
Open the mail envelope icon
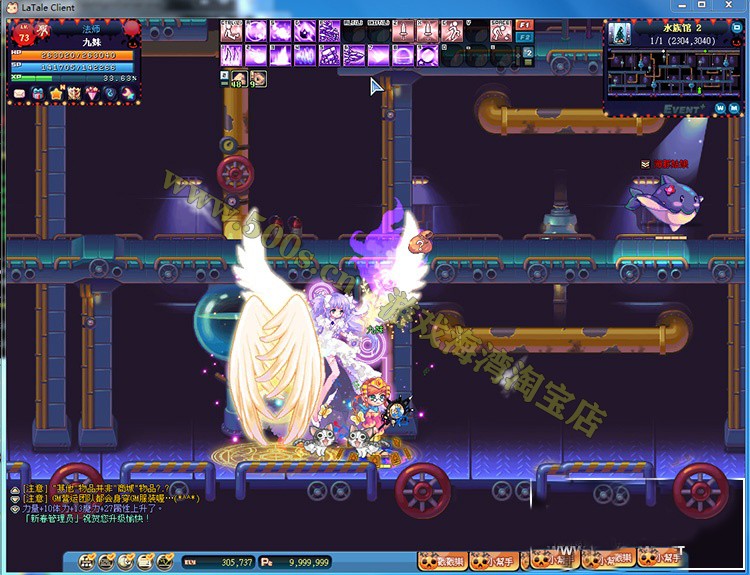click(18, 94)
